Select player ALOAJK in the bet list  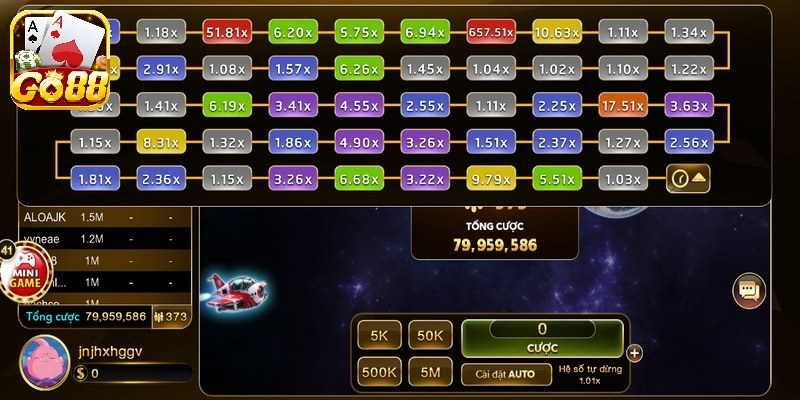[44, 217]
